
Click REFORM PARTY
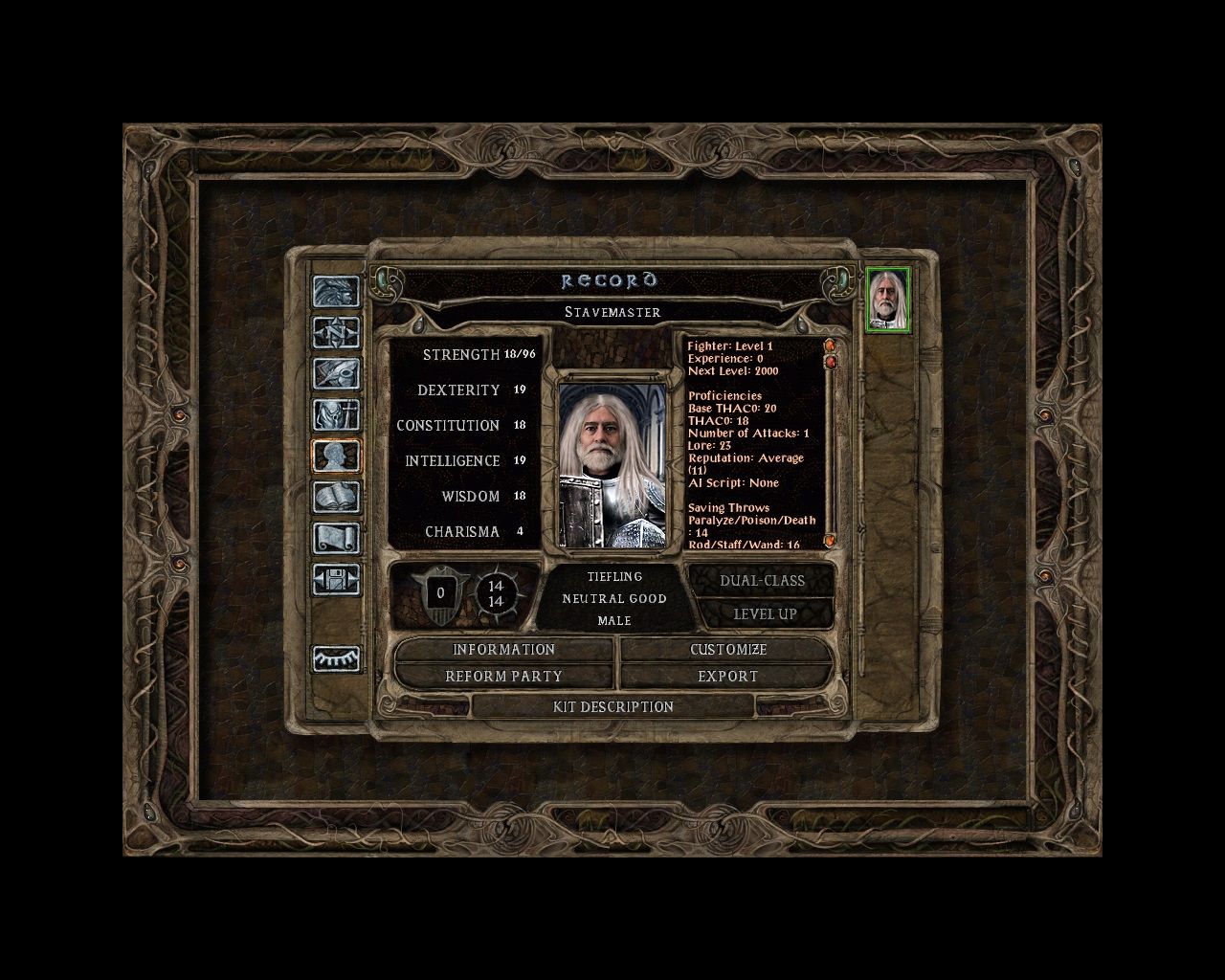tap(504, 676)
